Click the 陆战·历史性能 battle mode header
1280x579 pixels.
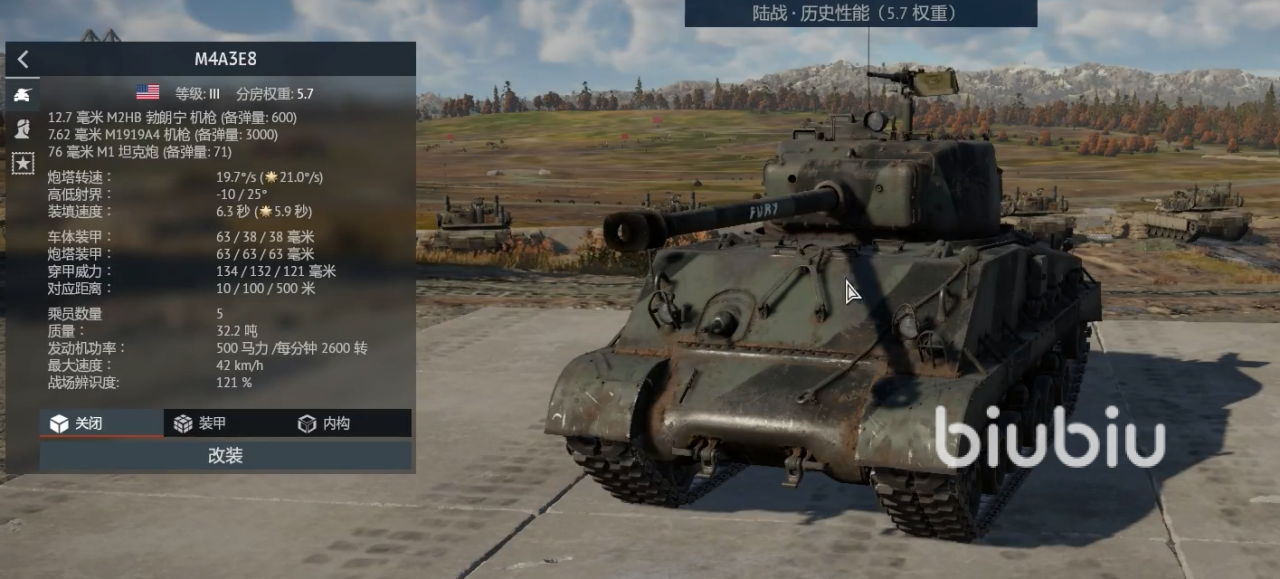(860, 13)
